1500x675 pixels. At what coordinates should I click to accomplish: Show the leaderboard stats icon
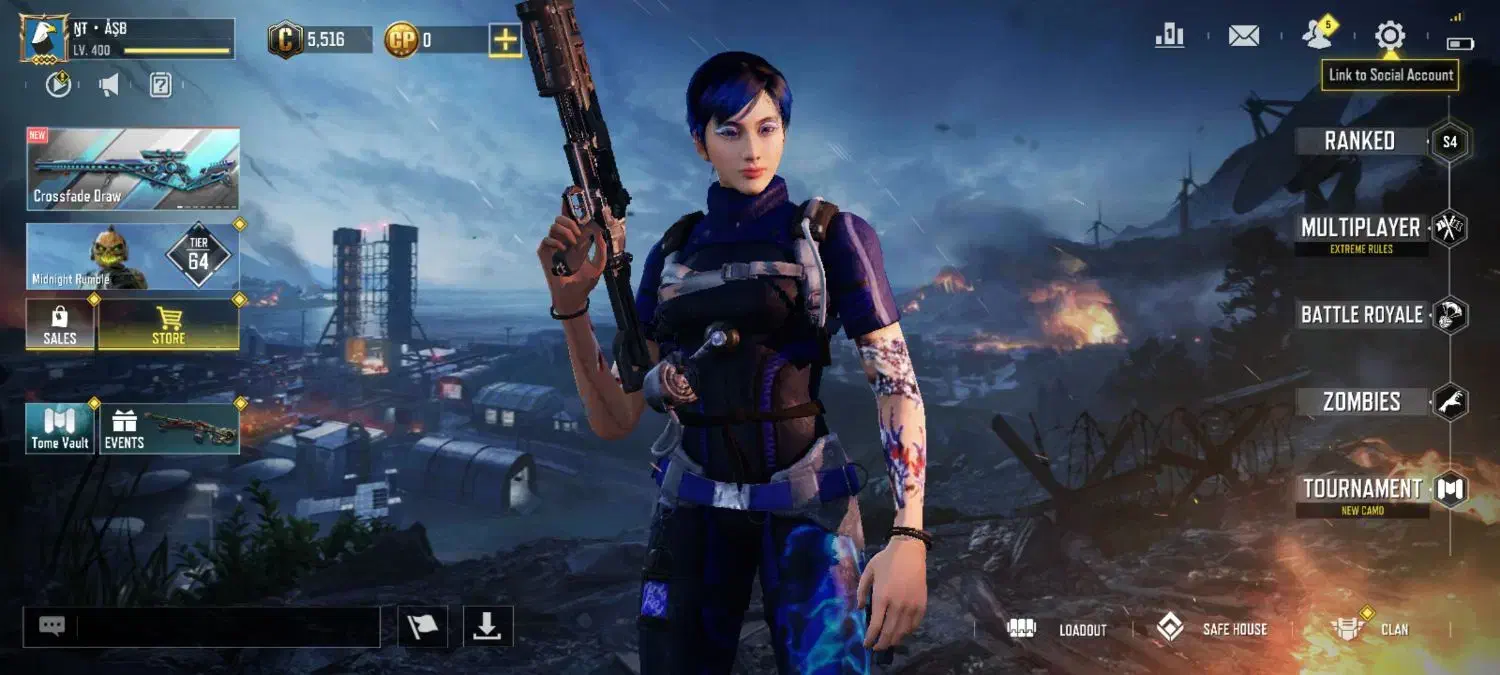(x=1169, y=37)
